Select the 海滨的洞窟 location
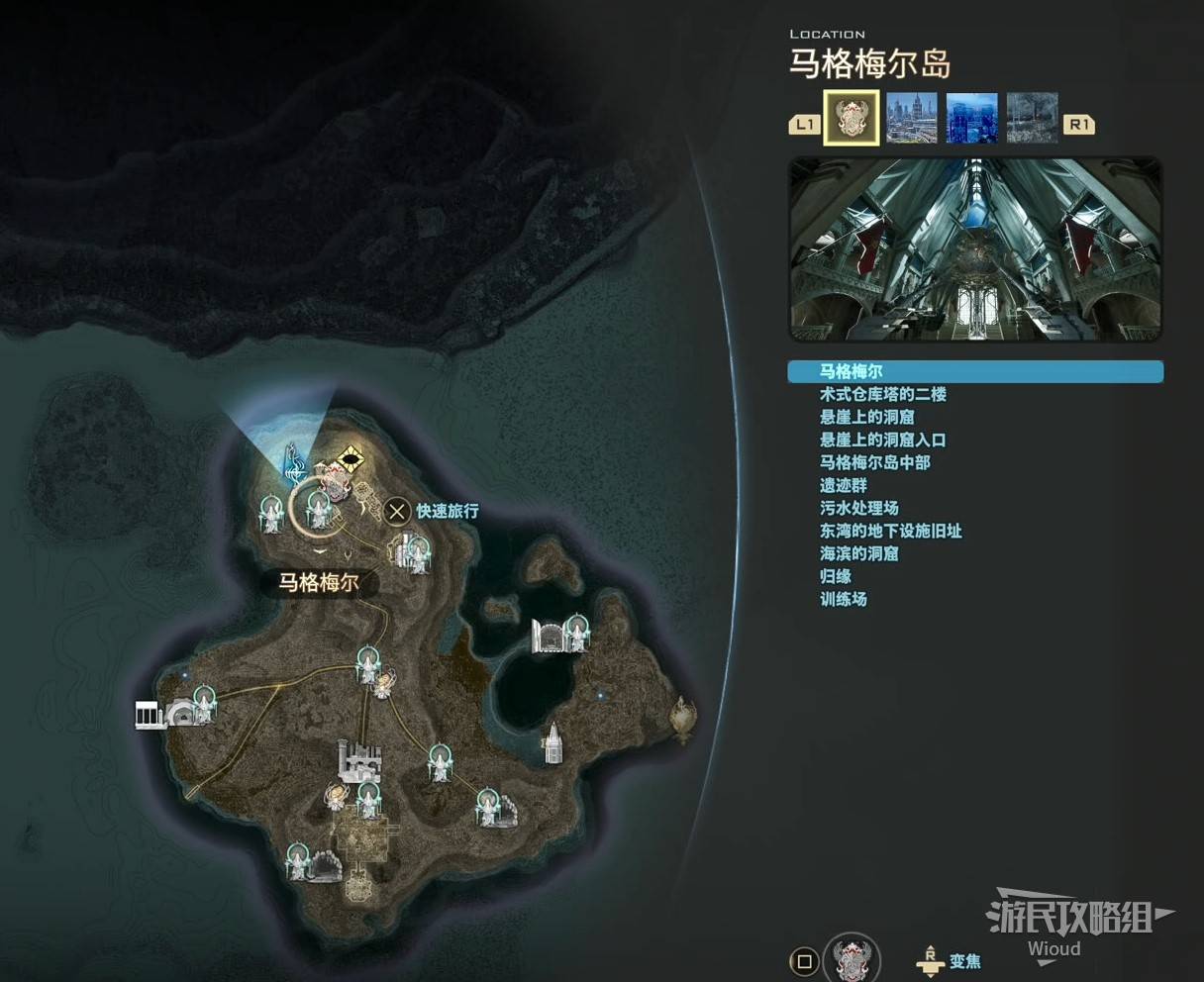The image size is (1204, 982). (x=858, y=554)
